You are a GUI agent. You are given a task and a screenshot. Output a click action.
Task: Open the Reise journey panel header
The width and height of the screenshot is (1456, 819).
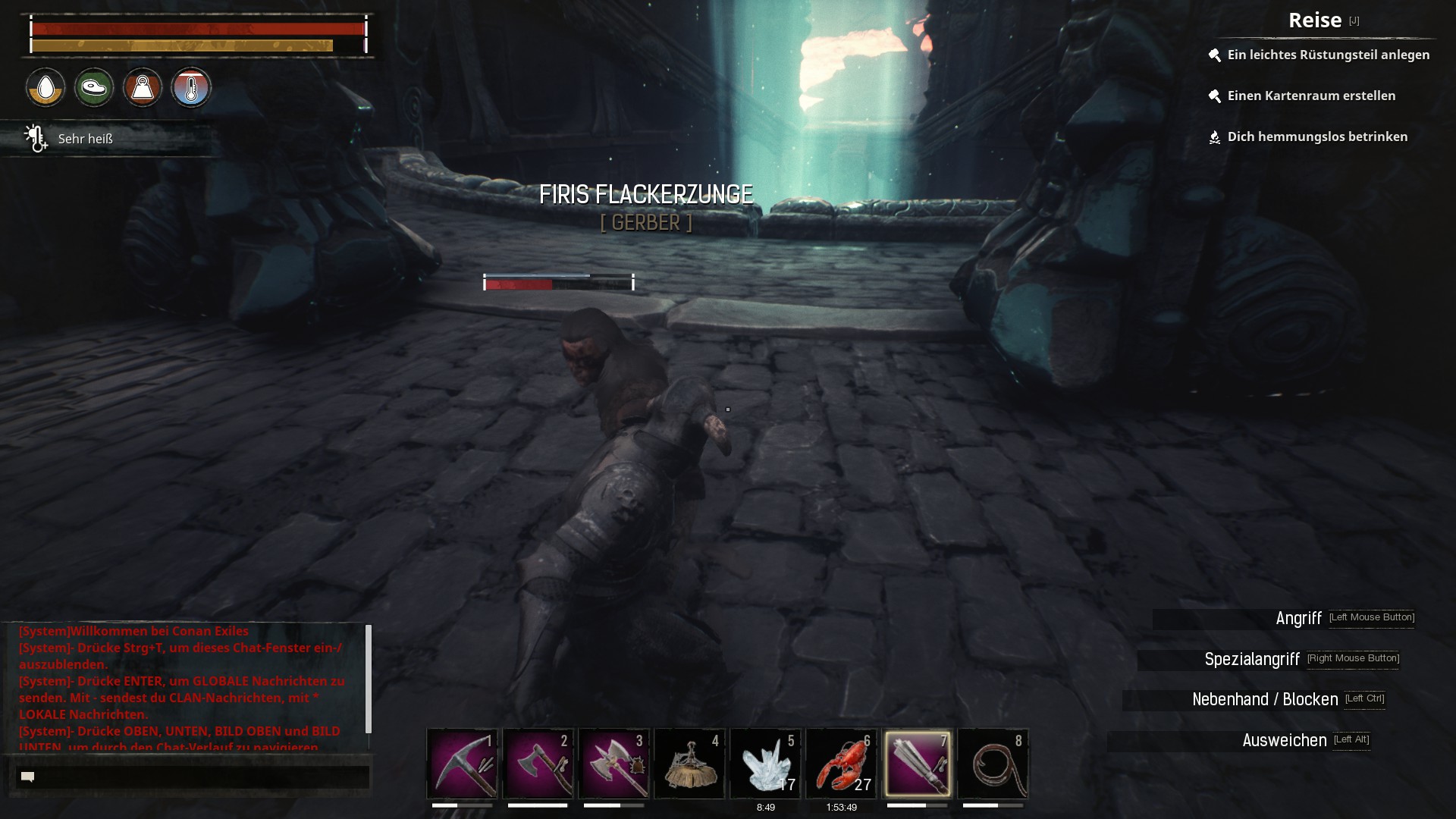point(1315,20)
